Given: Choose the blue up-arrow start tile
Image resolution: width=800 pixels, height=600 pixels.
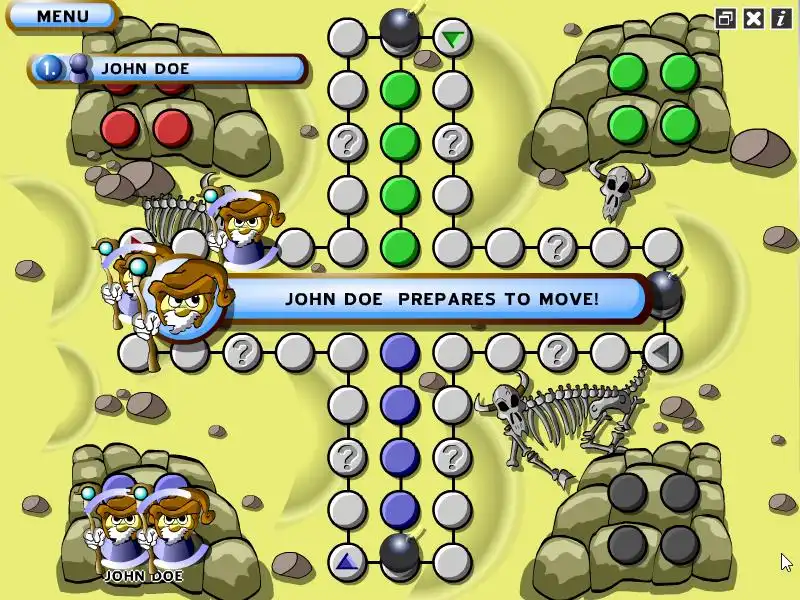Looking at the screenshot, I should pos(347,561).
